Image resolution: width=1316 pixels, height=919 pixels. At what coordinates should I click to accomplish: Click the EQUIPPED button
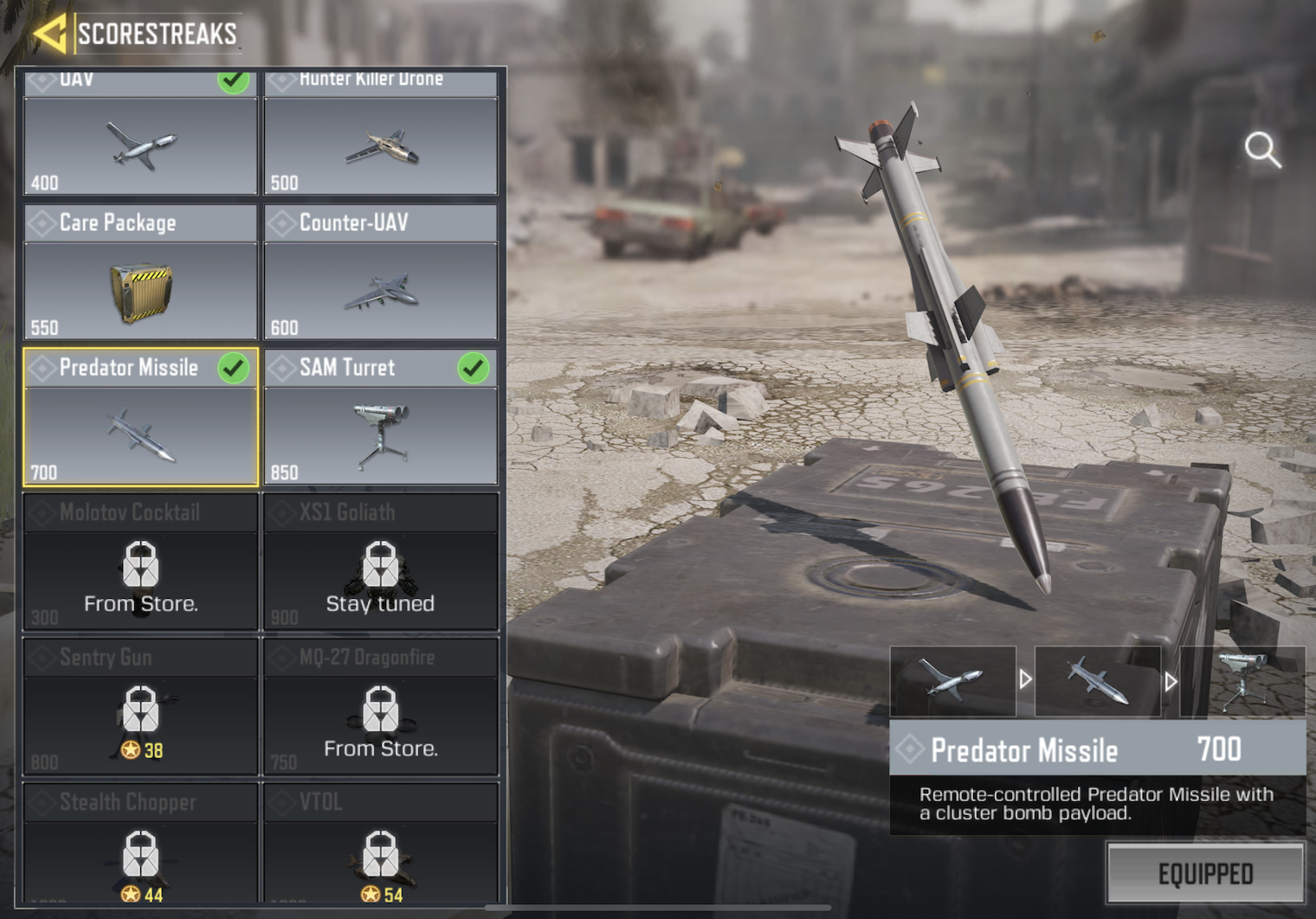[1205, 874]
